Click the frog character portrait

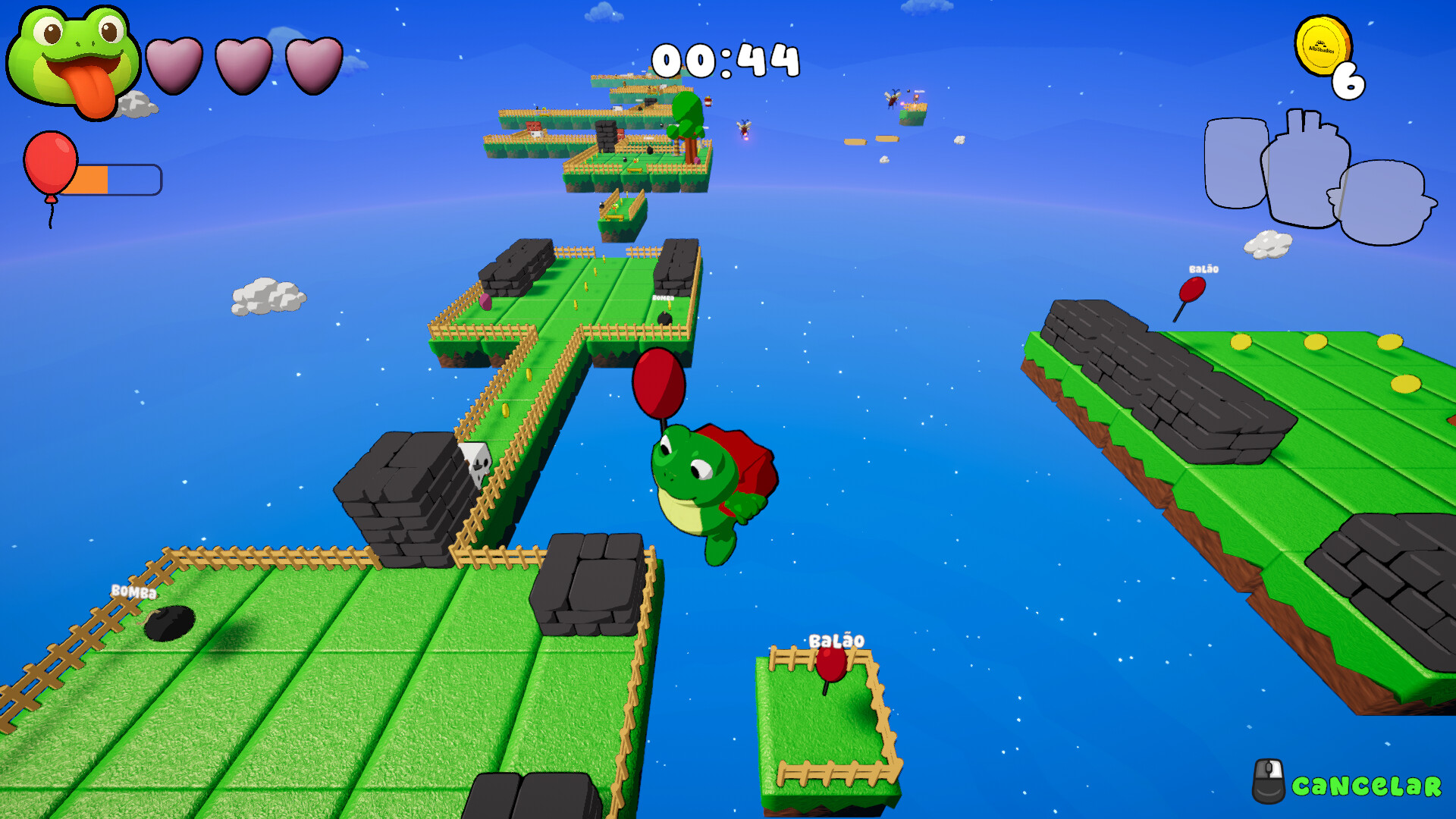(74, 61)
